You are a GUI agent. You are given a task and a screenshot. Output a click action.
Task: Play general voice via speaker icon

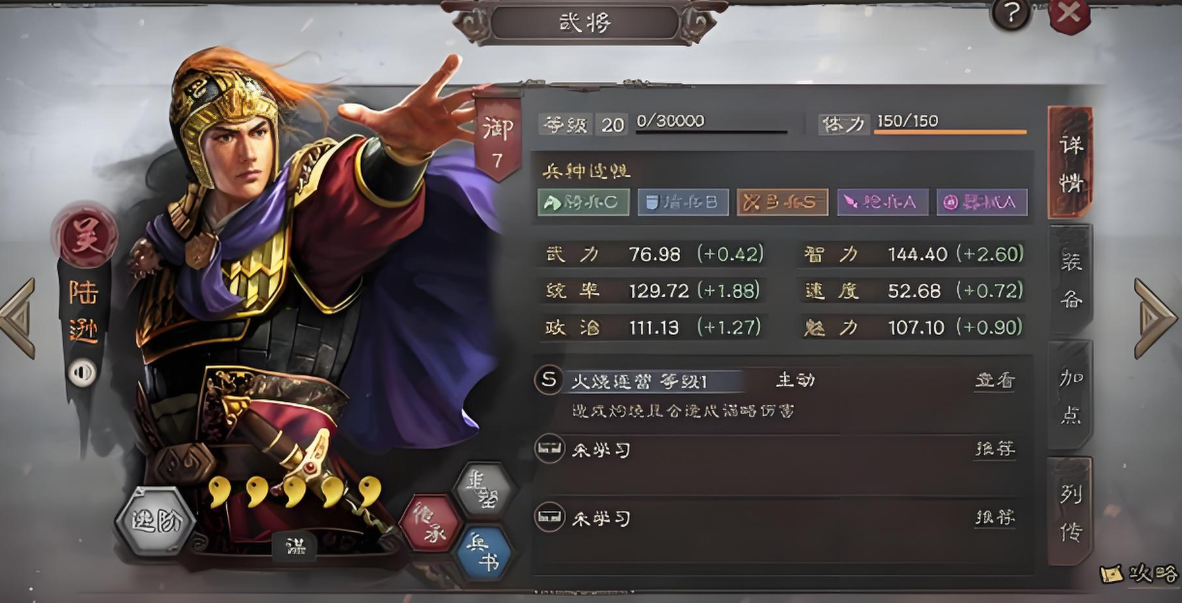[x=82, y=372]
